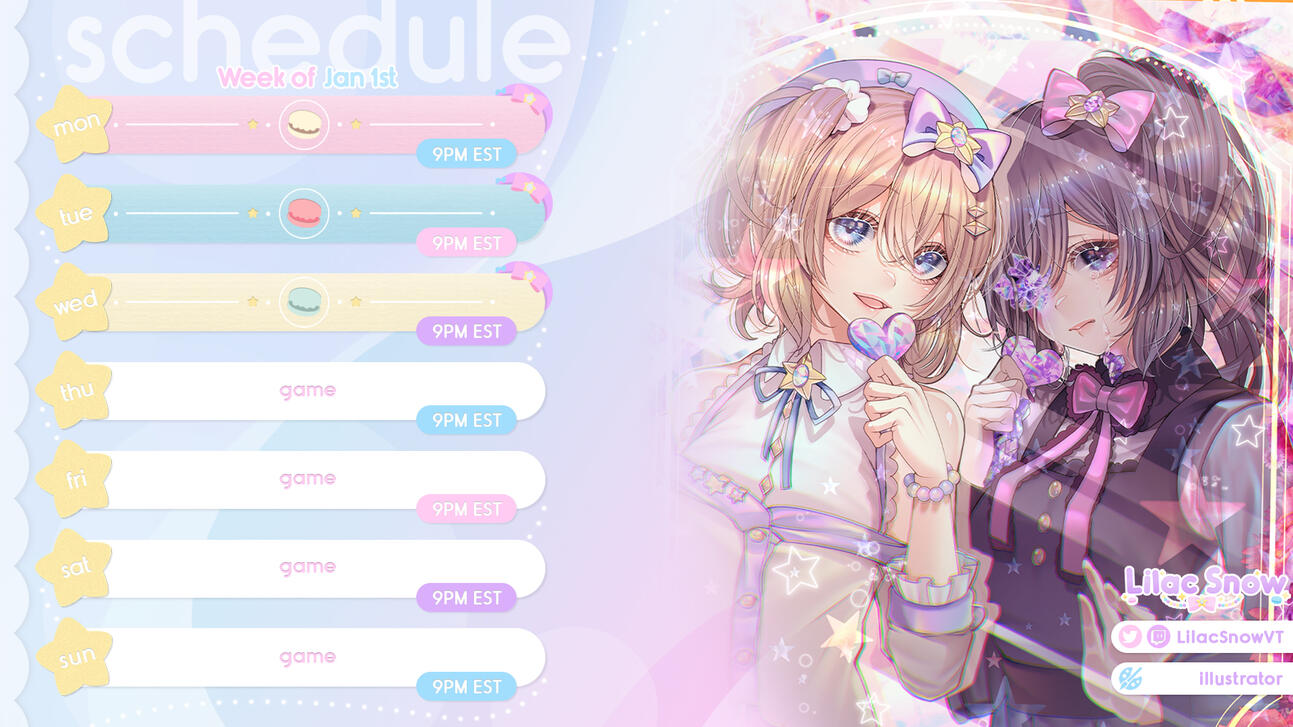This screenshot has height=727, width=1293.
Task: Open the Friday game entry
Action: pos(307,478)
